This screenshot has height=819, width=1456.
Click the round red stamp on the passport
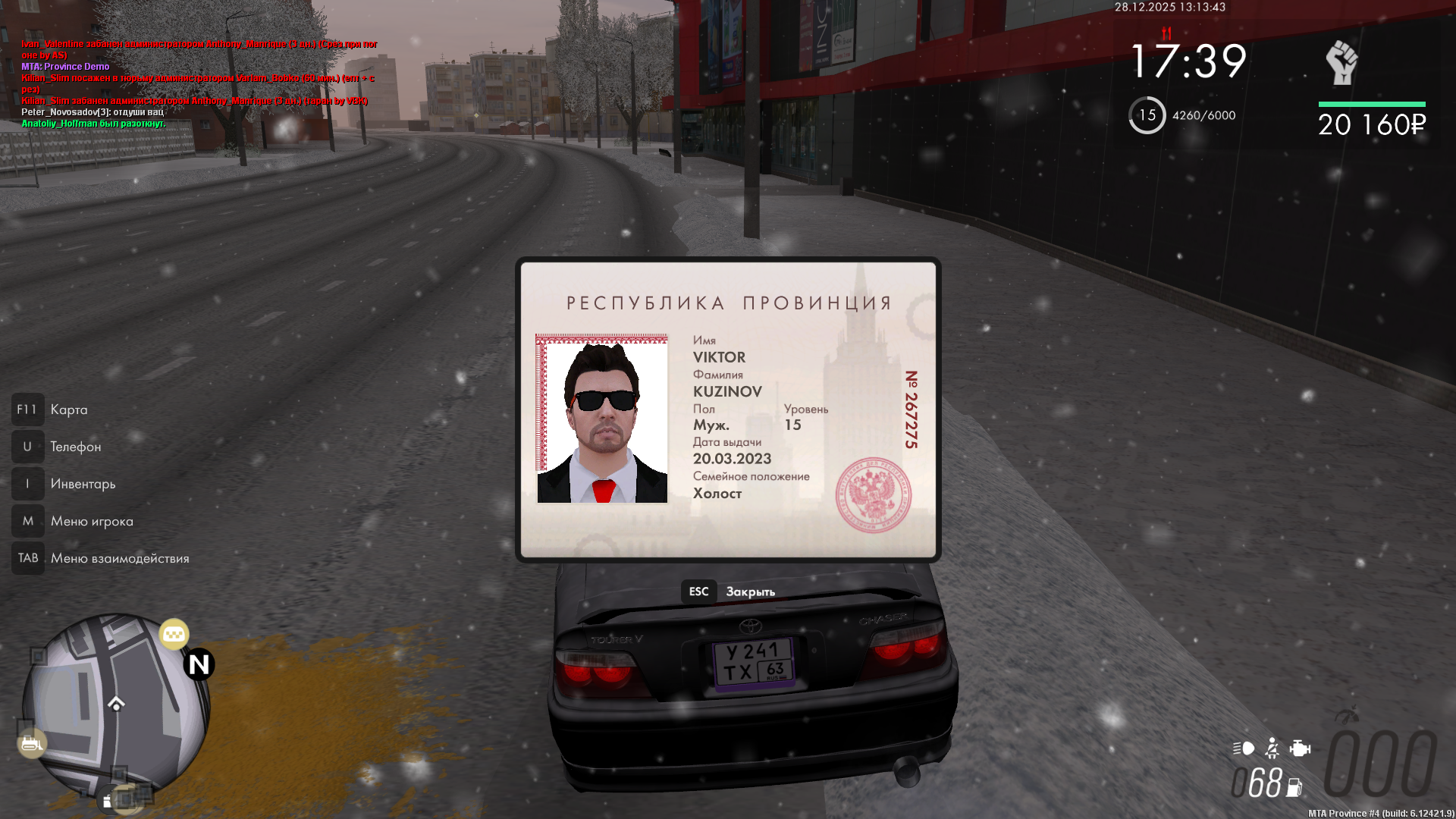(x=873, y=494)
